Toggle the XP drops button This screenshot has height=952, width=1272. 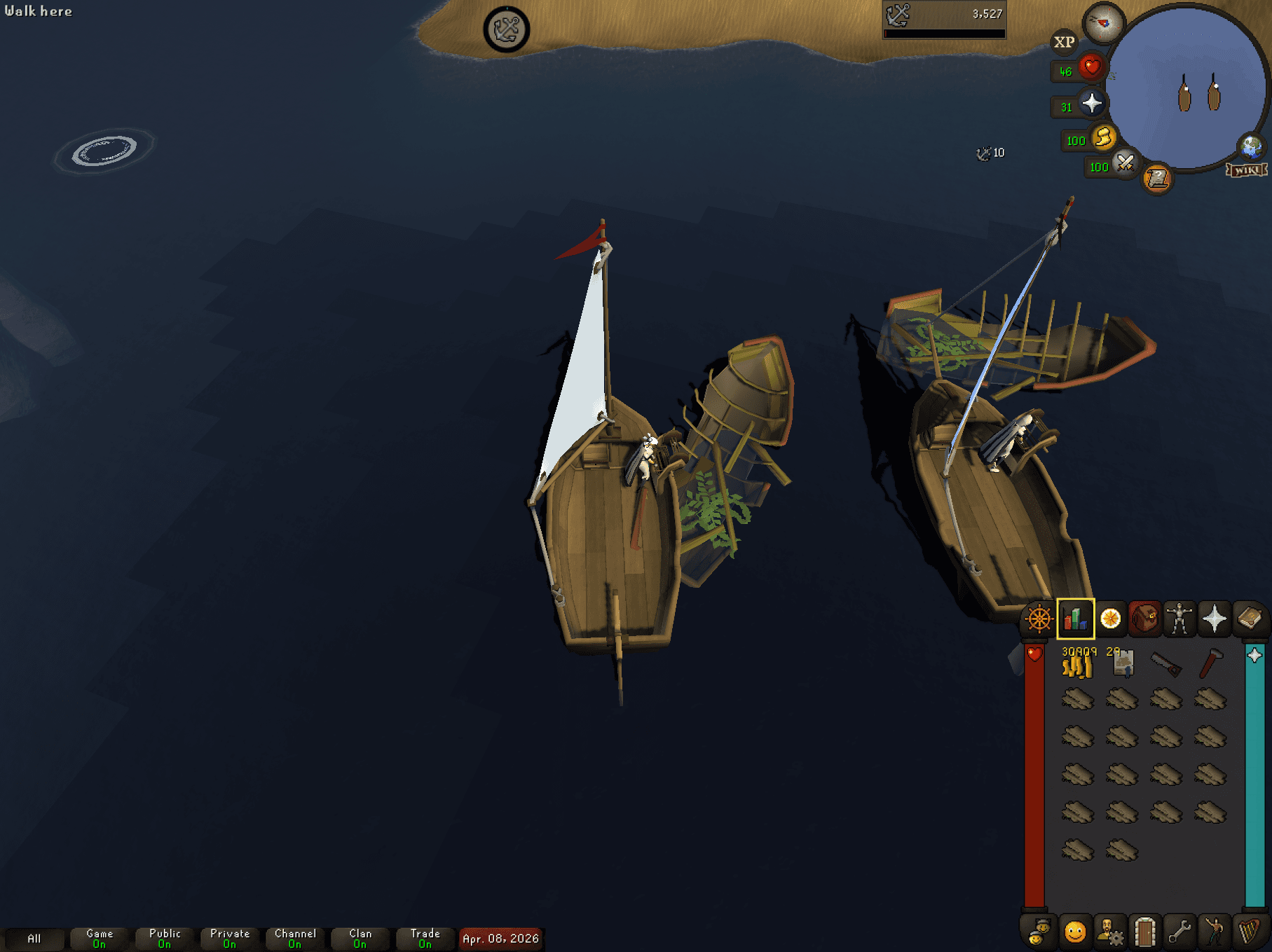click(1064, 42)
